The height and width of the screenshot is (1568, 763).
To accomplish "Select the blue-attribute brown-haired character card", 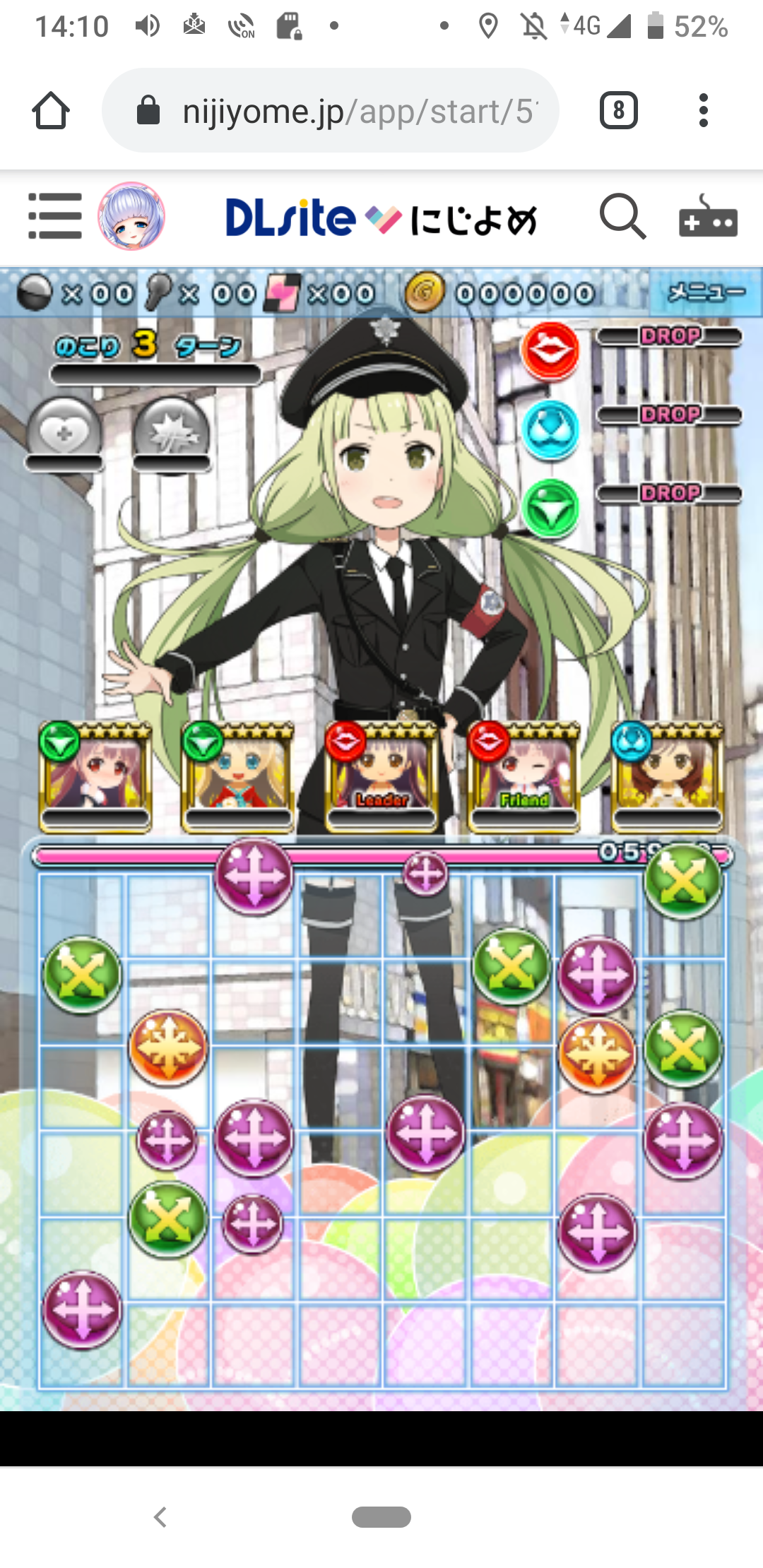I will 668,777.
